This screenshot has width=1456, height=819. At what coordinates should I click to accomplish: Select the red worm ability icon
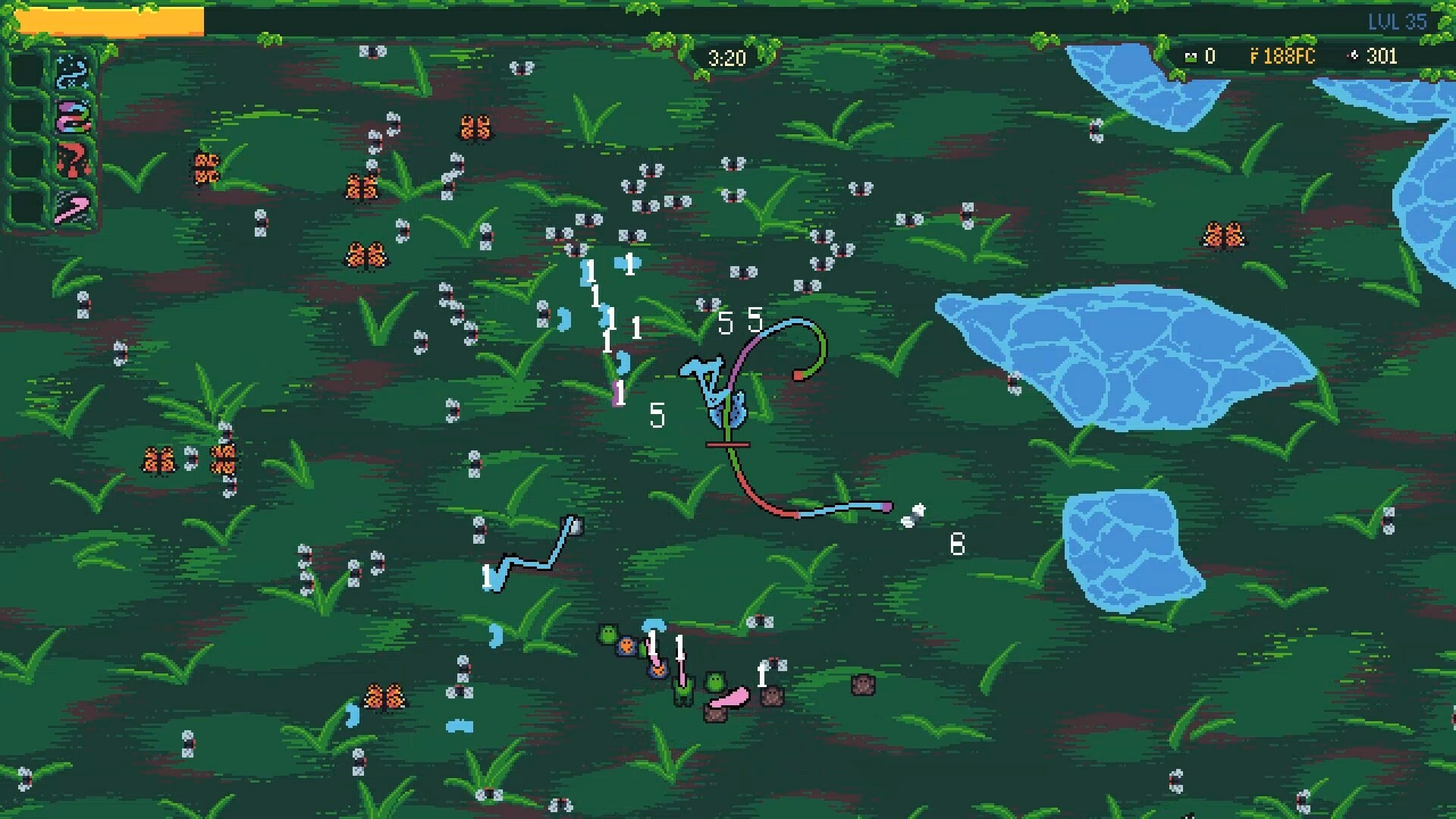pyautogui.click(x=72, y=159)
